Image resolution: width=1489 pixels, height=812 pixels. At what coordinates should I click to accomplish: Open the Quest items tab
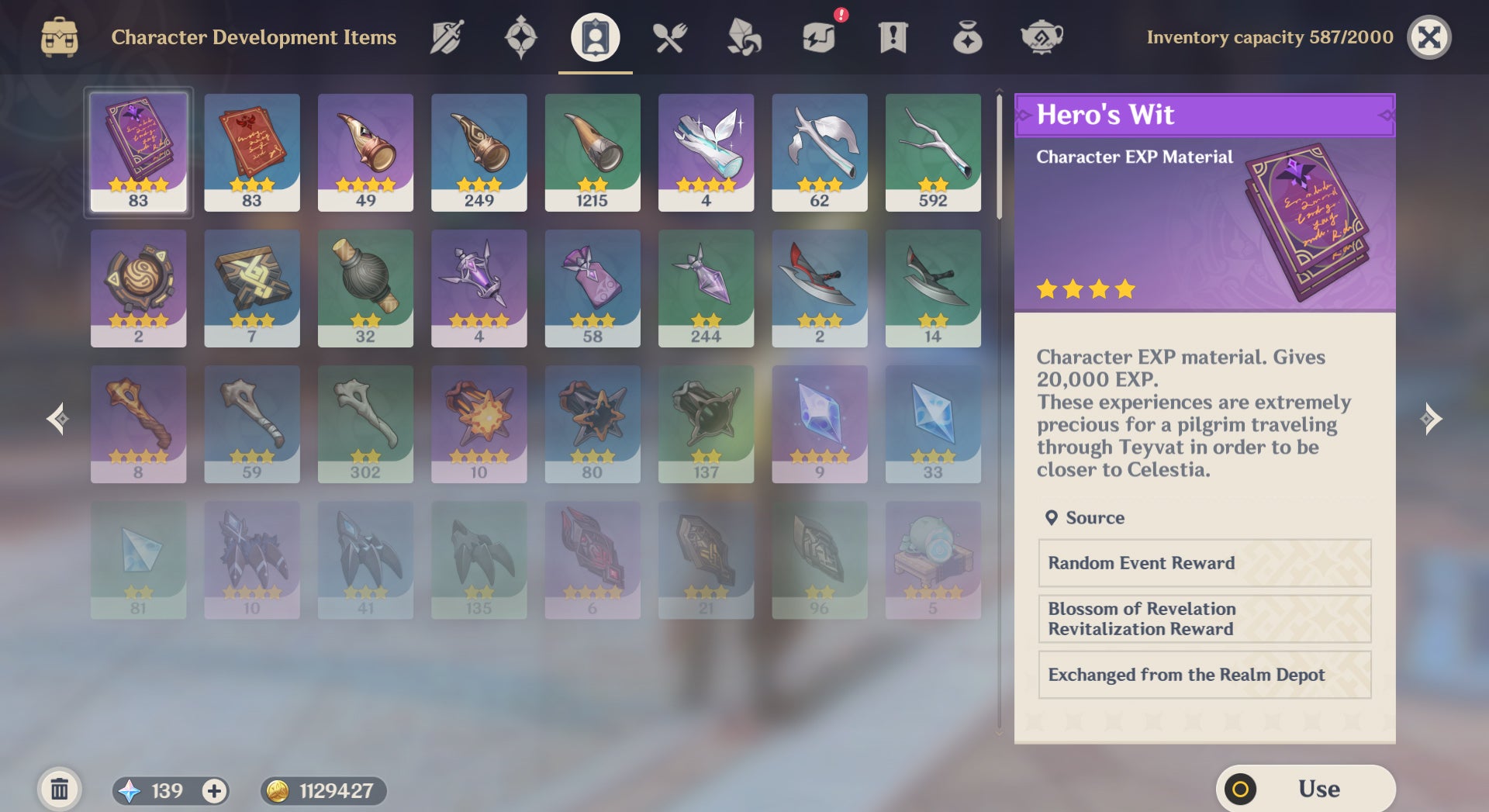(x=893, y=37)
